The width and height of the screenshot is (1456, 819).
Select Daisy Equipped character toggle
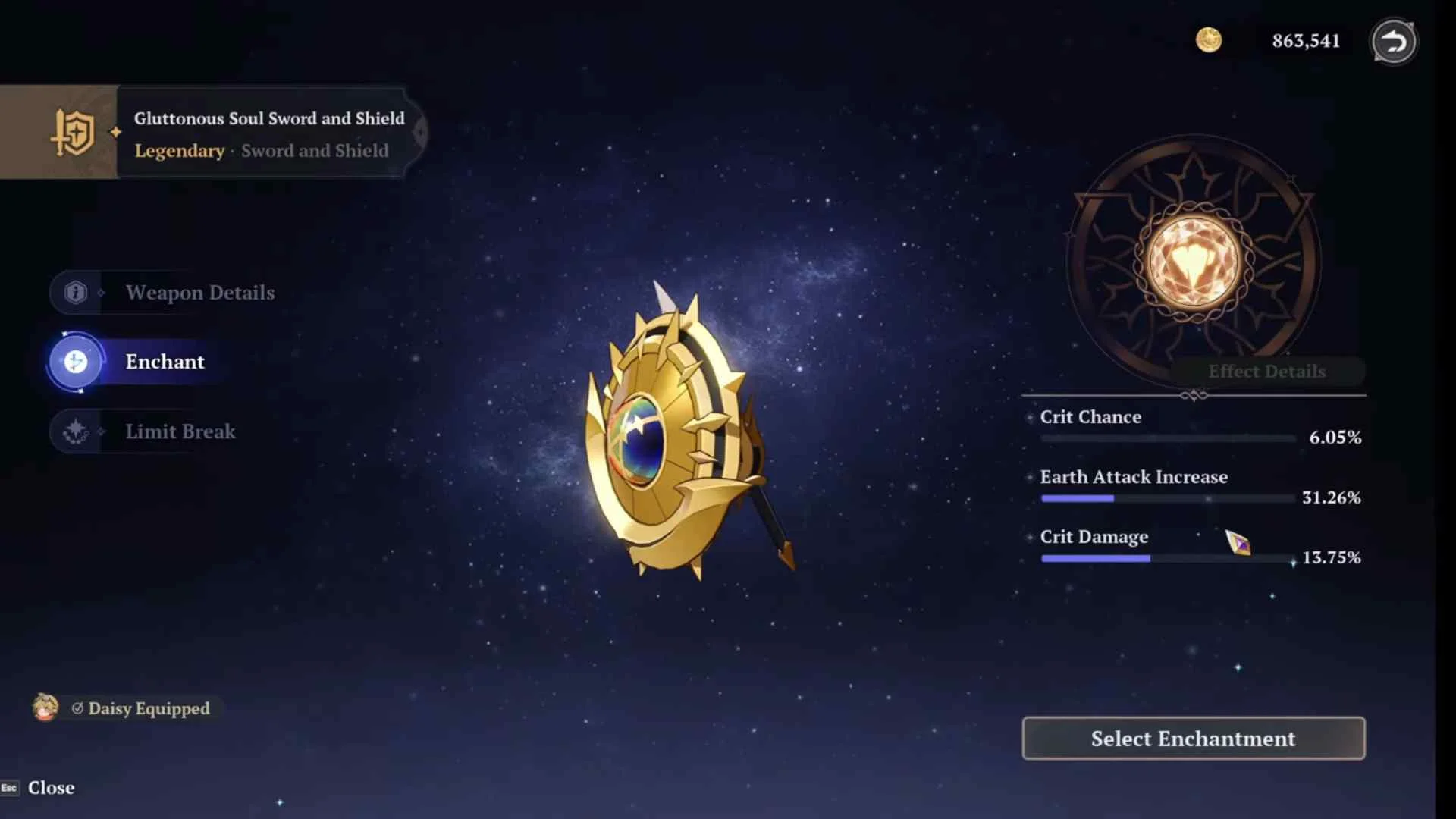tap(148, 709)
